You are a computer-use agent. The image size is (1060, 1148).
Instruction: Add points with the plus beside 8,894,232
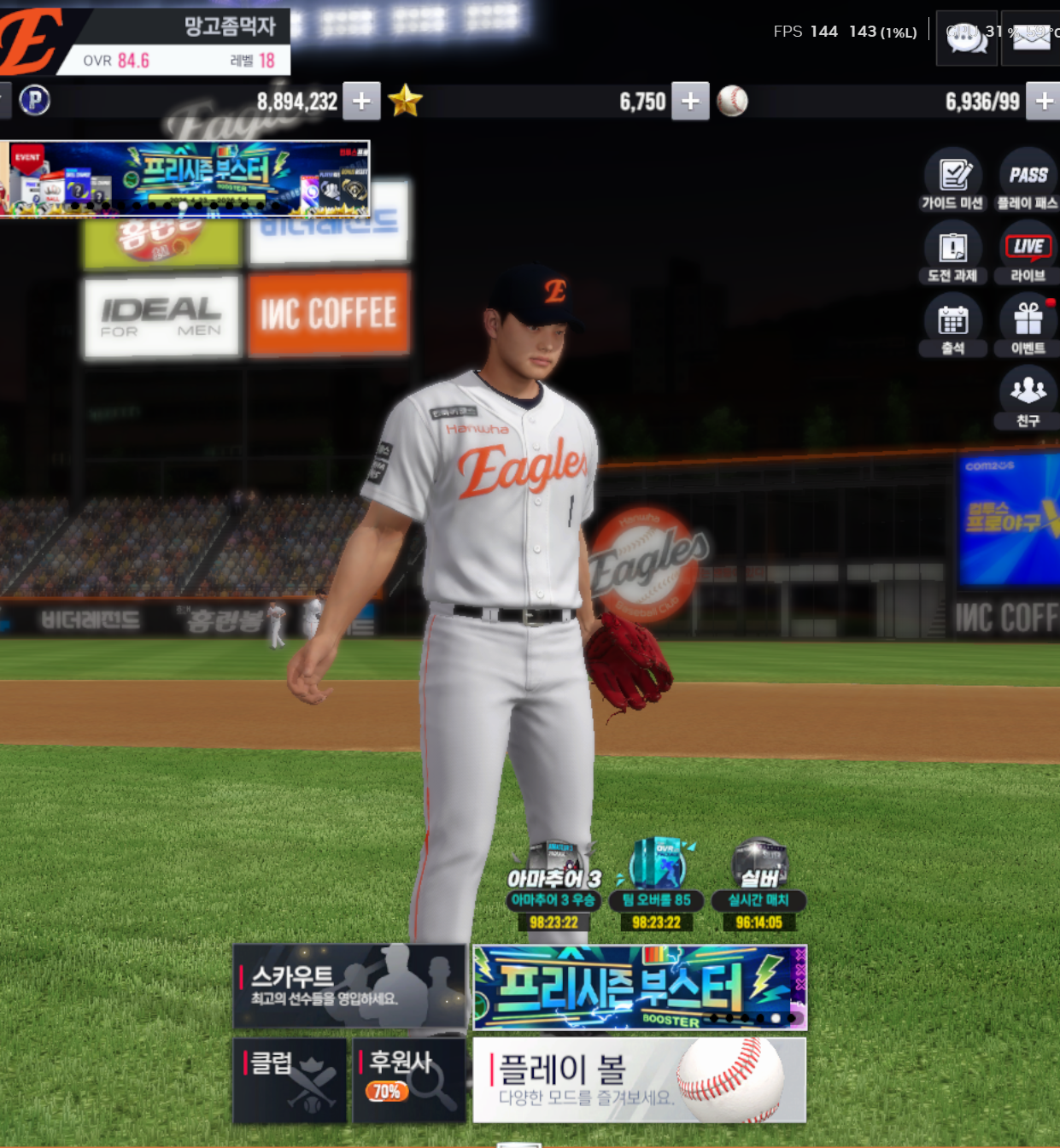point(361,102)
